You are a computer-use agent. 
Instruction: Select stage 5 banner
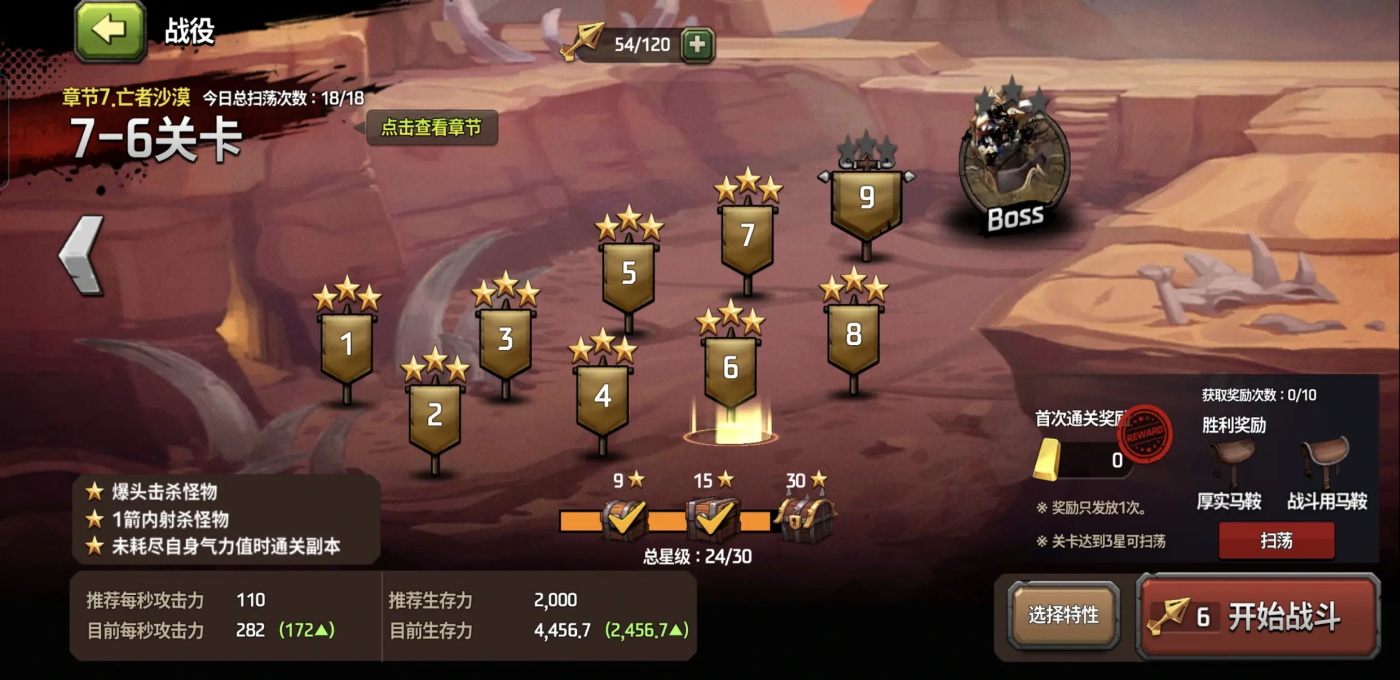(628, 274)
